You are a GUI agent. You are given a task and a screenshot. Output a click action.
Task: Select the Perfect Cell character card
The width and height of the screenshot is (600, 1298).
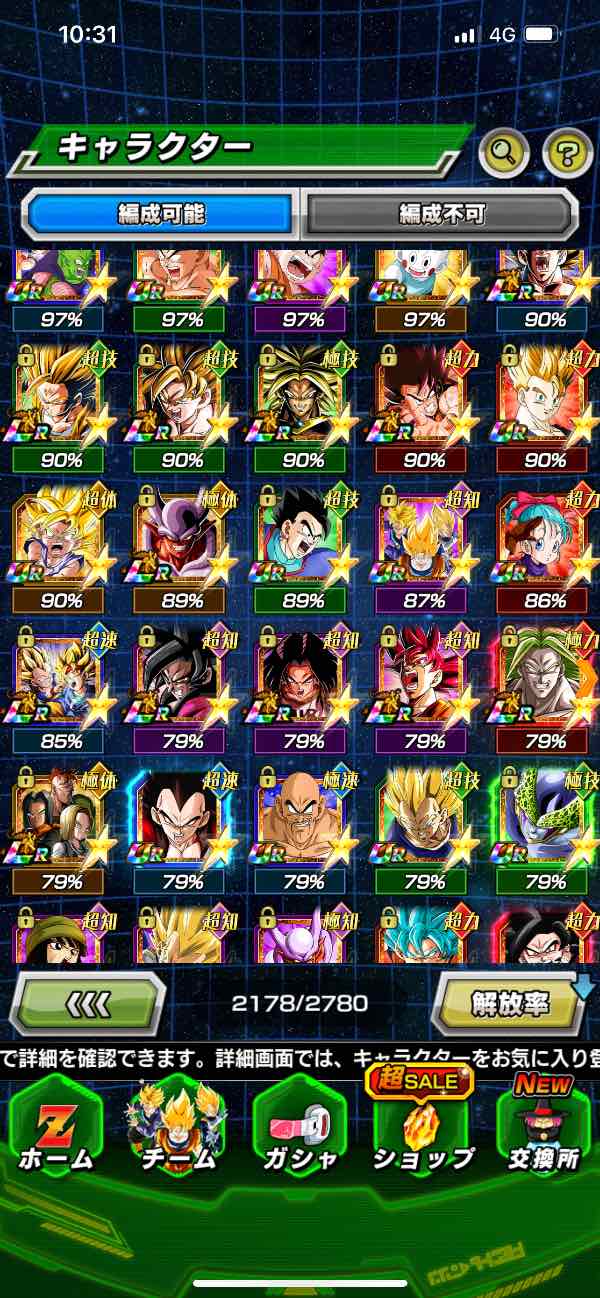(545, 820)
